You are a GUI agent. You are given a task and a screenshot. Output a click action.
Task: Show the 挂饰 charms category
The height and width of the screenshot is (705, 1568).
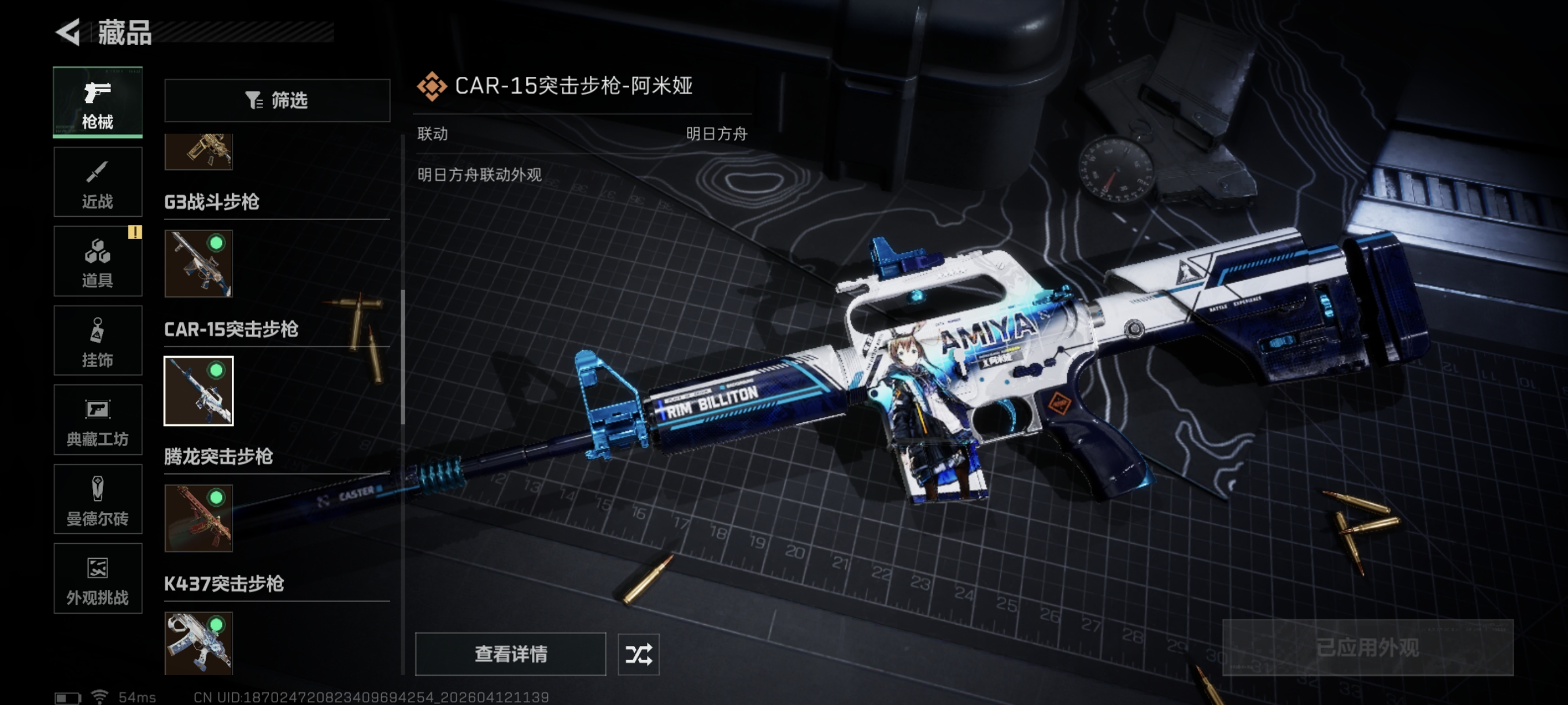97,340
